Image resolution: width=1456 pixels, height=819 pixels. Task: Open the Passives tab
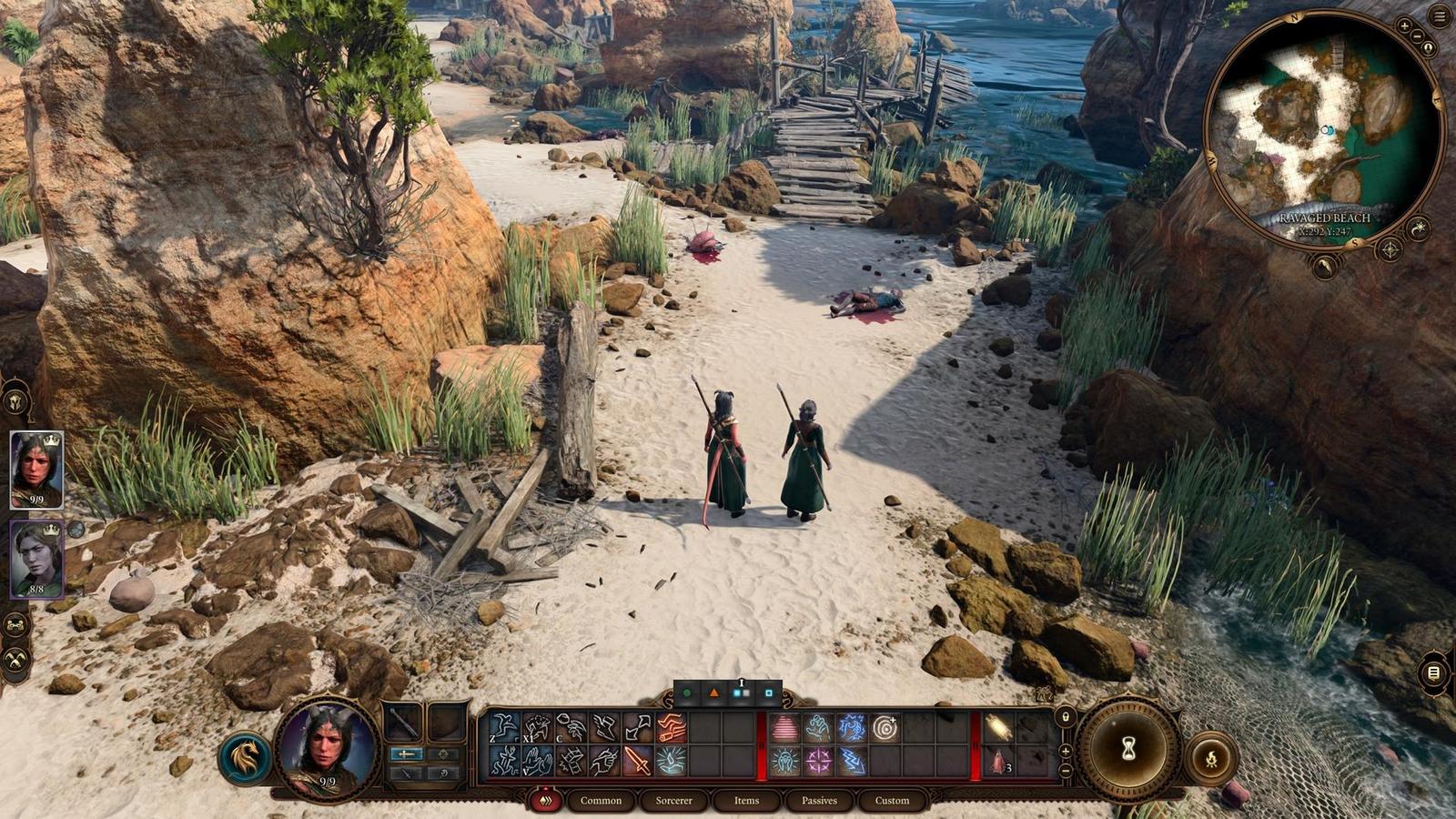coord(820,801)
